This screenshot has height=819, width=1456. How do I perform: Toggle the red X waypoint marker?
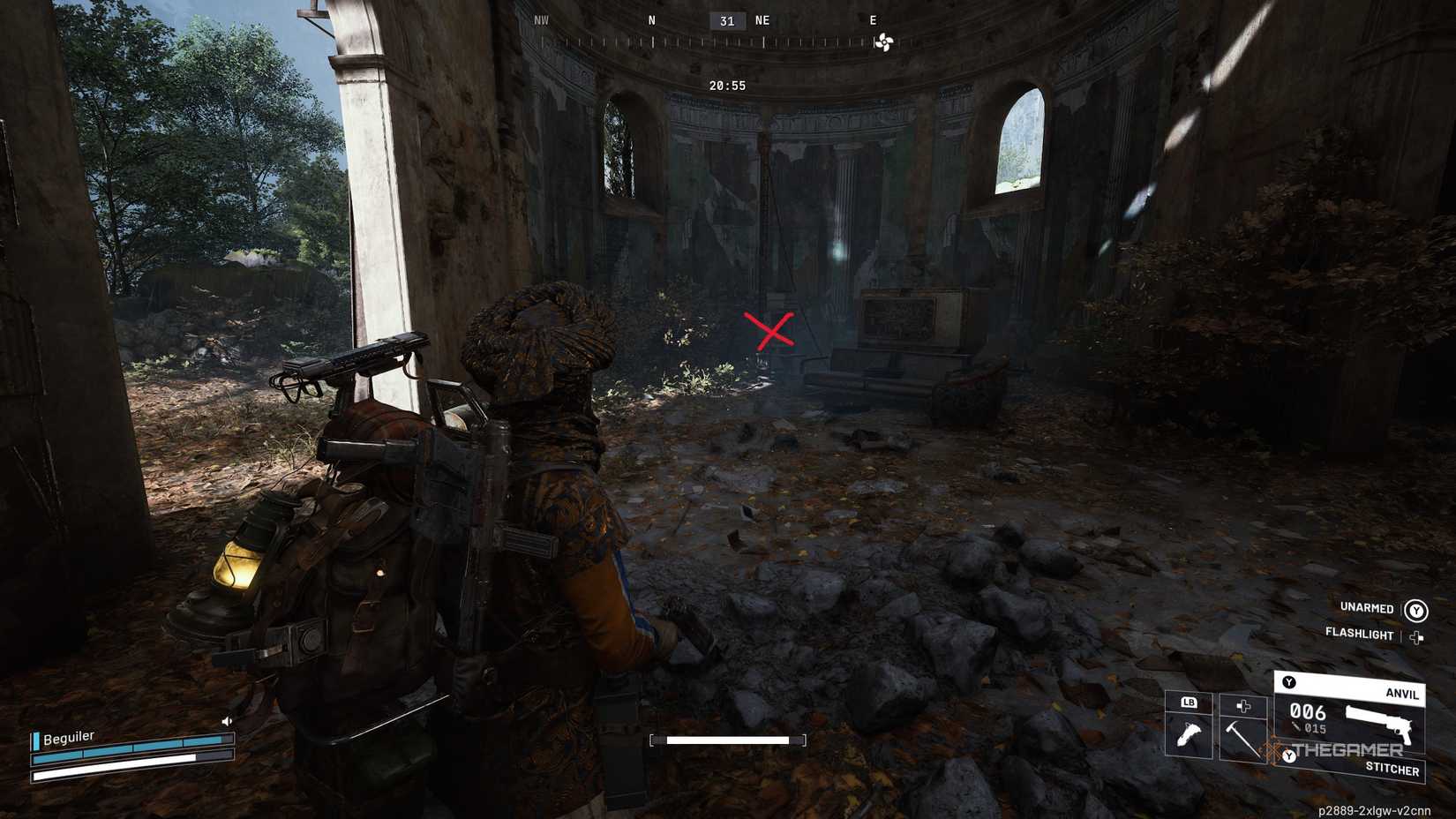770,329
